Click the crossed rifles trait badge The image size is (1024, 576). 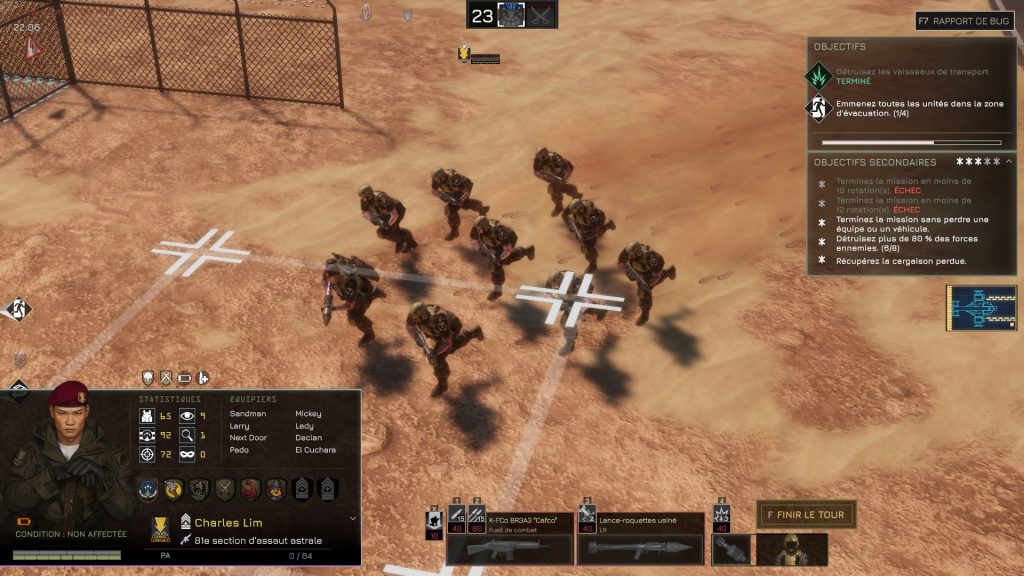point(225,489)
